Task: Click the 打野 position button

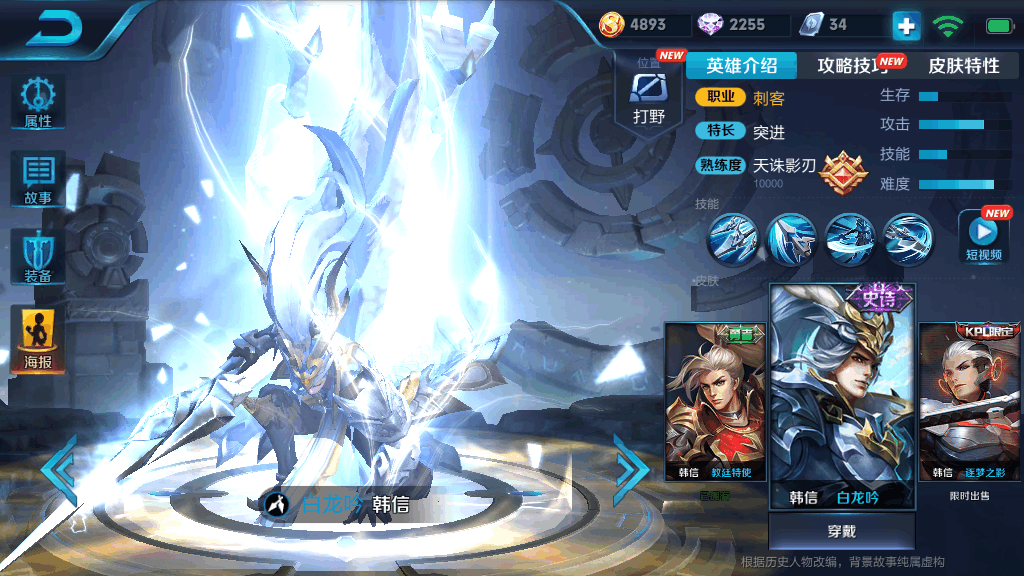Action: click(x=648, y=98)
